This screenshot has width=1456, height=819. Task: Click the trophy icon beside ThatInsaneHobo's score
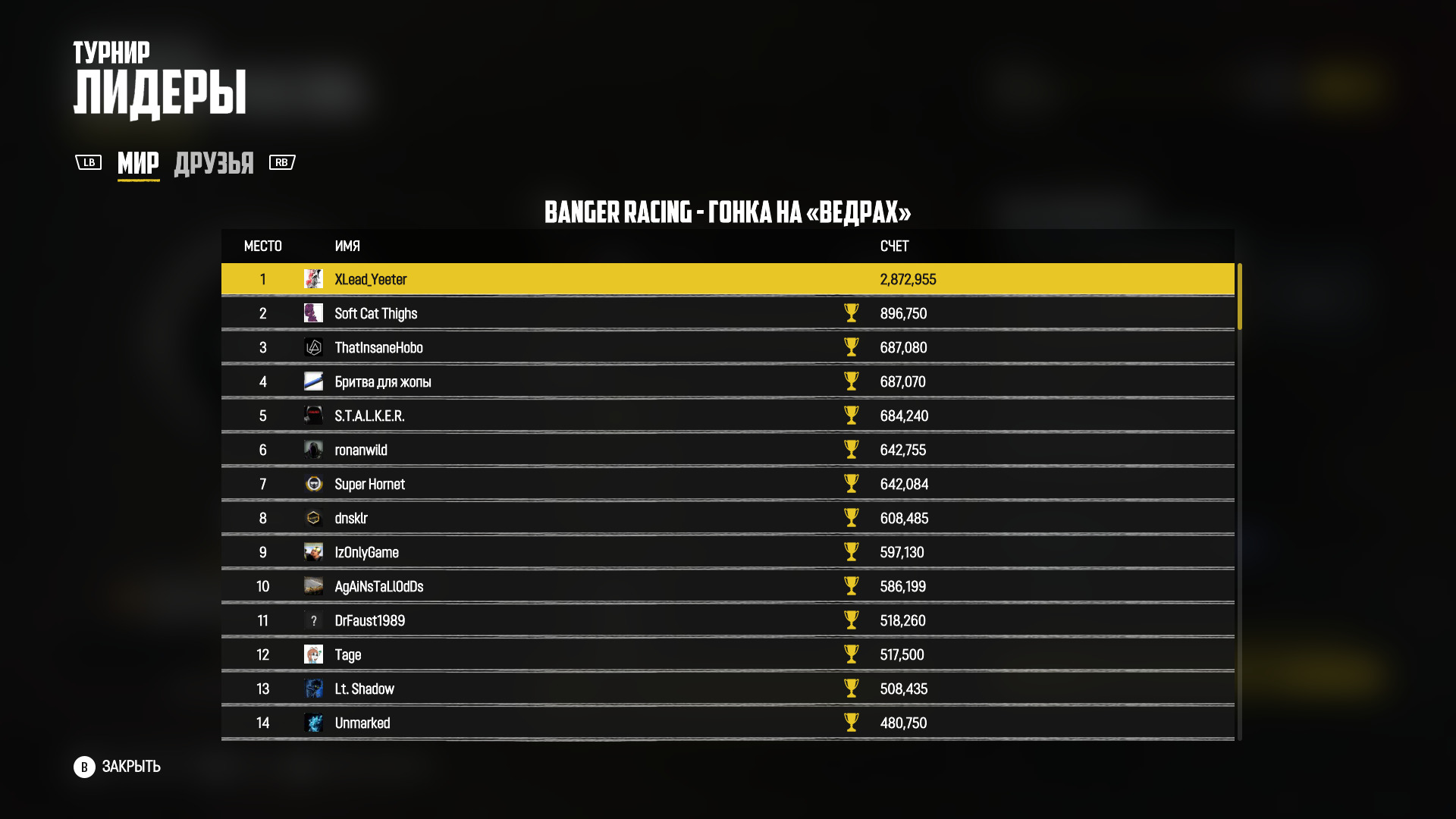point(852,347)
